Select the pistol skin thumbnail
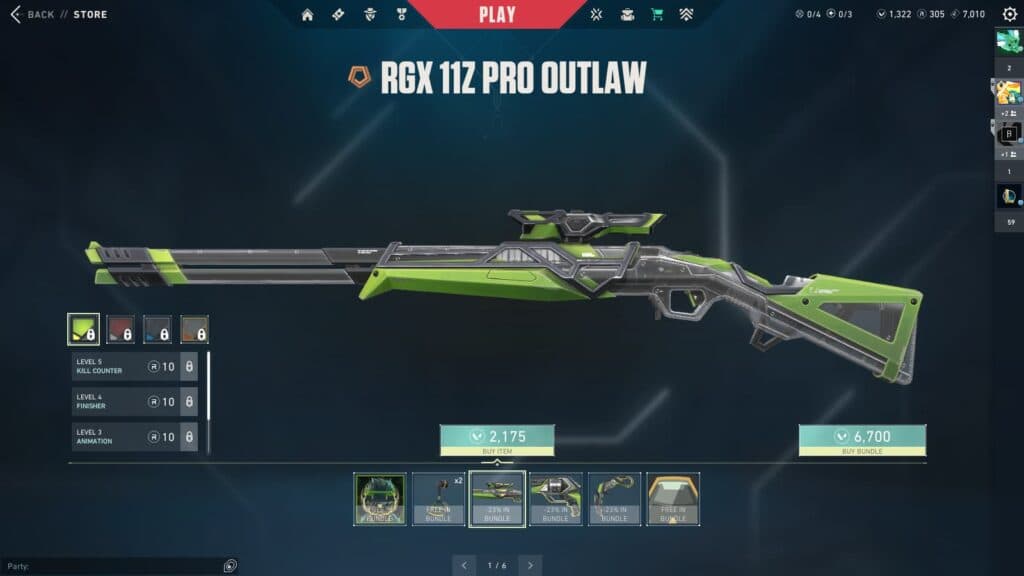Viewport: 1024px width, 576px height. point(556,499)
